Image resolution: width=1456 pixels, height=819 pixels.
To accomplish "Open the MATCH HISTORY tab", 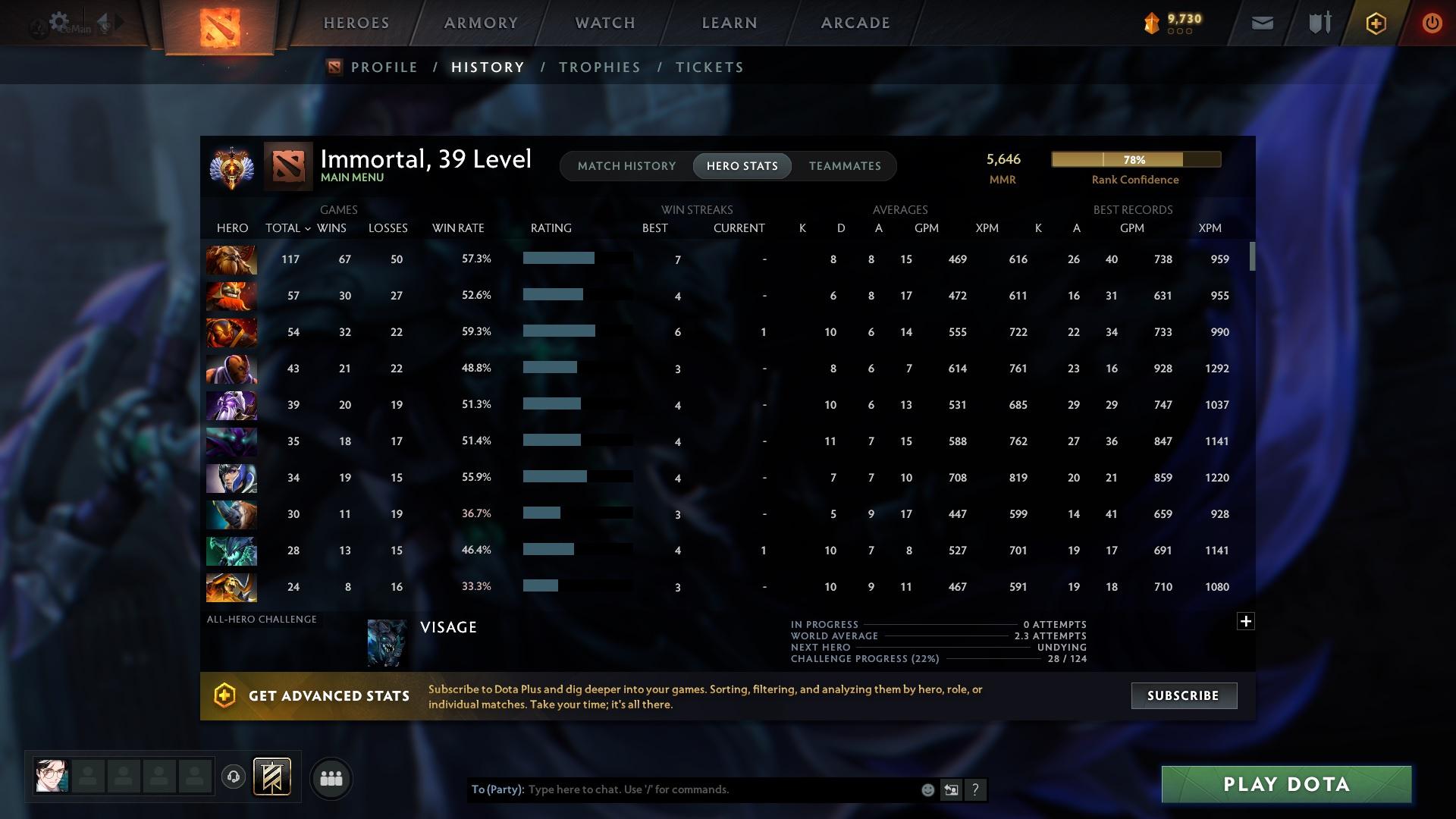I will pyautogui.click(x=626, y=166).
